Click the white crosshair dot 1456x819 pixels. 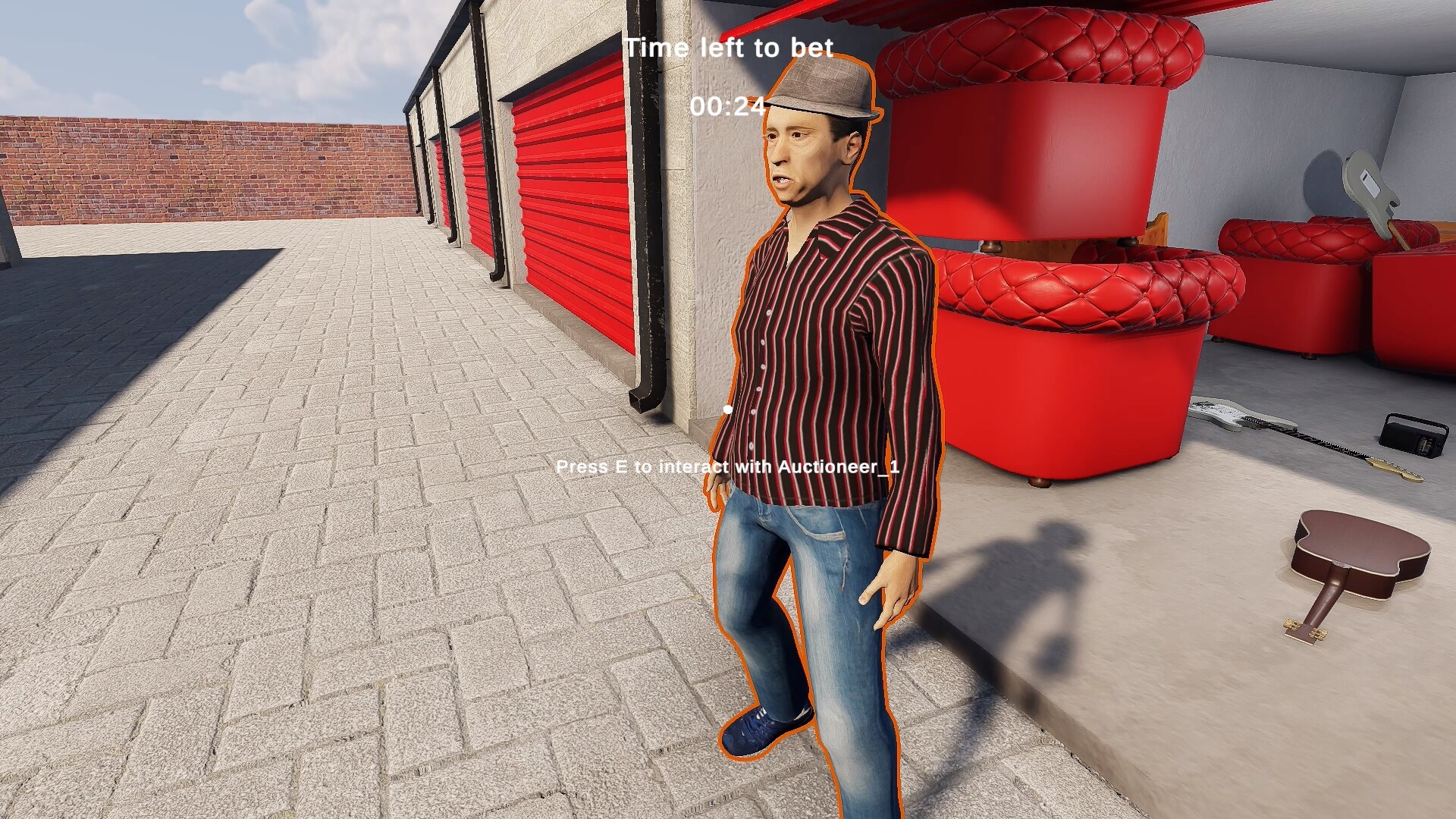coord(726,407)
